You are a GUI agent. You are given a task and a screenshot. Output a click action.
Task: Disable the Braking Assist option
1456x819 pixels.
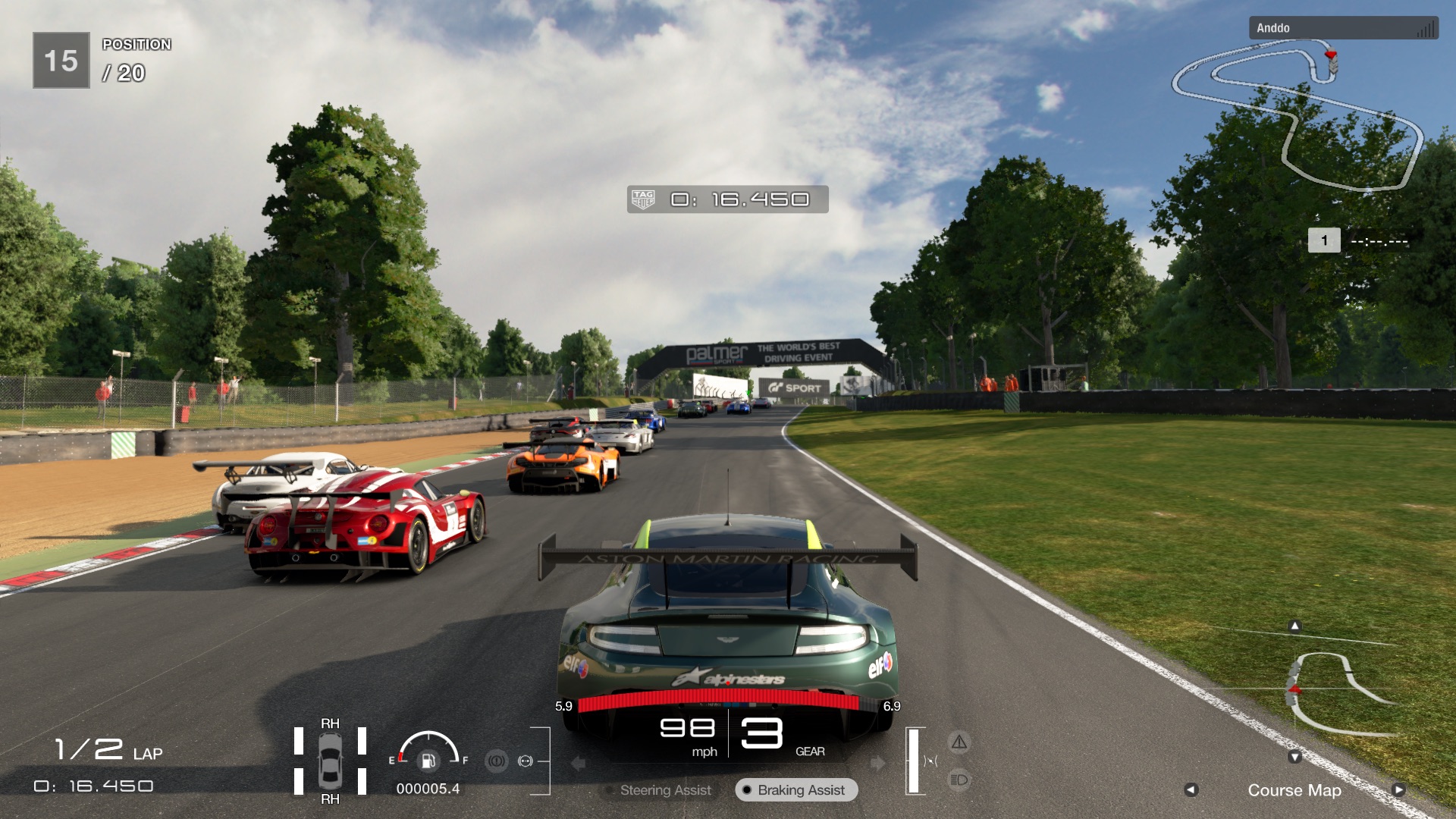click(795, 790)
